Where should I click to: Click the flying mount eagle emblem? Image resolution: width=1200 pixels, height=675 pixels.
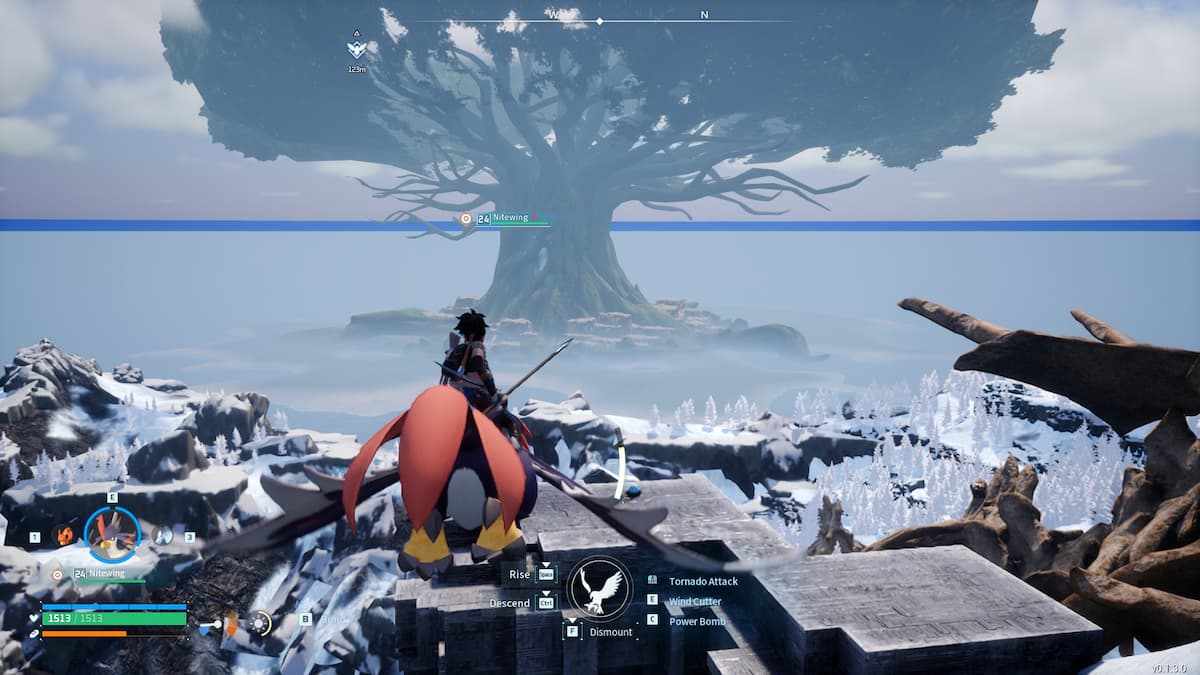[600, 588]
